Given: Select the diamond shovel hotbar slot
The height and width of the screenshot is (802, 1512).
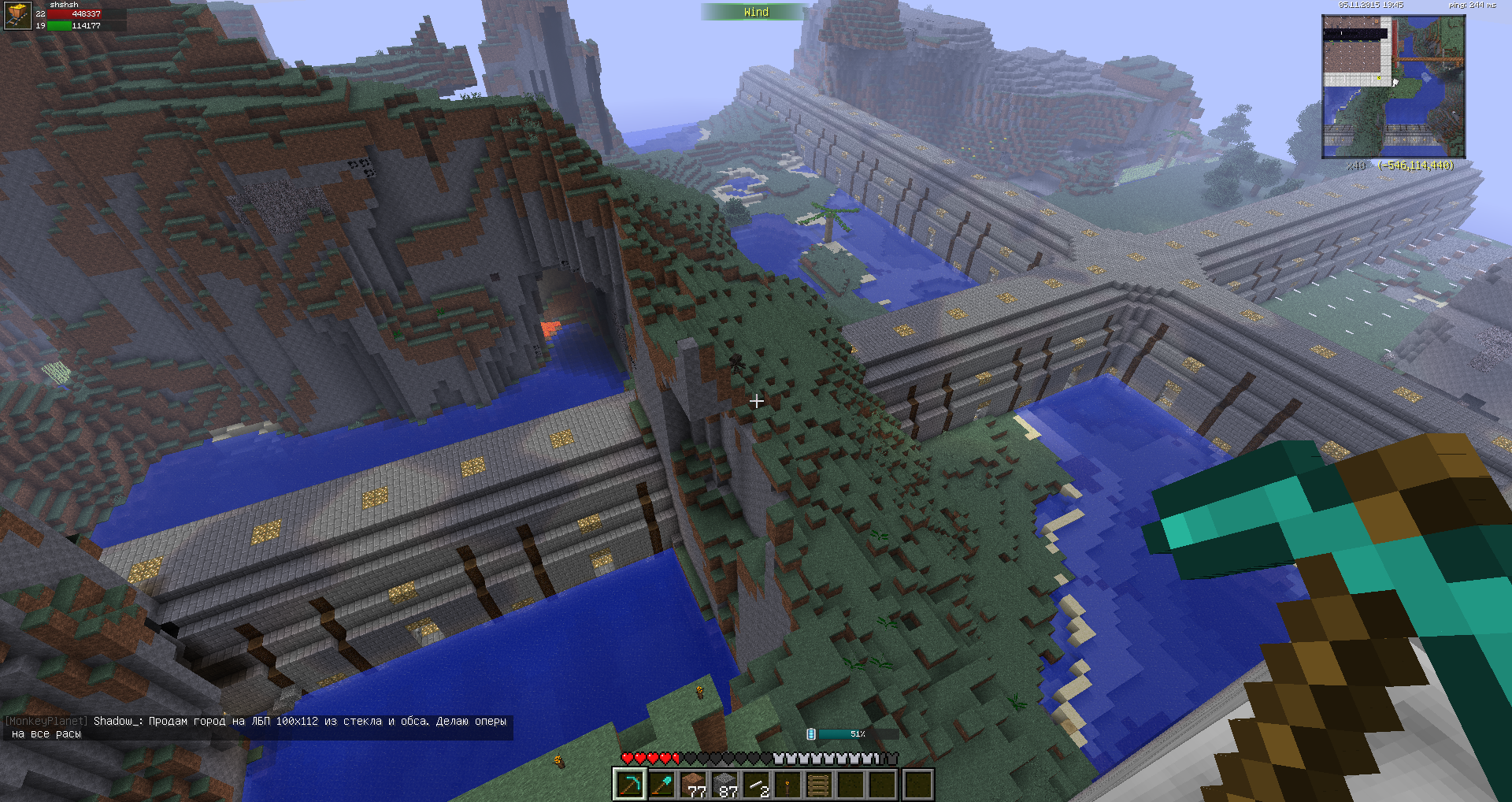Looking at the screenshot, I should tap(661, 785).
